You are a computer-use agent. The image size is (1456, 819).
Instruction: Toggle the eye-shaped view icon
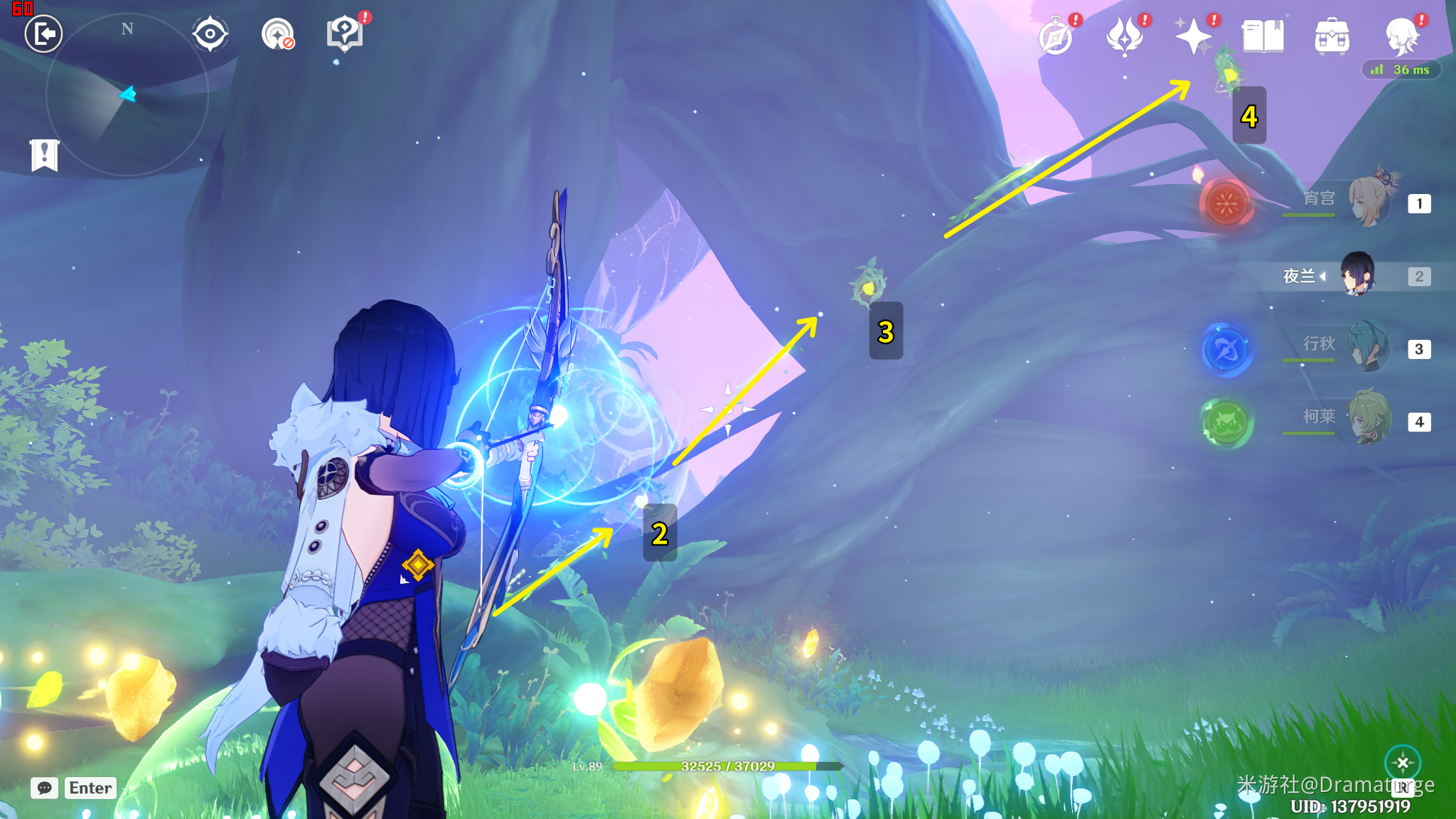click(x=210, y=33)
